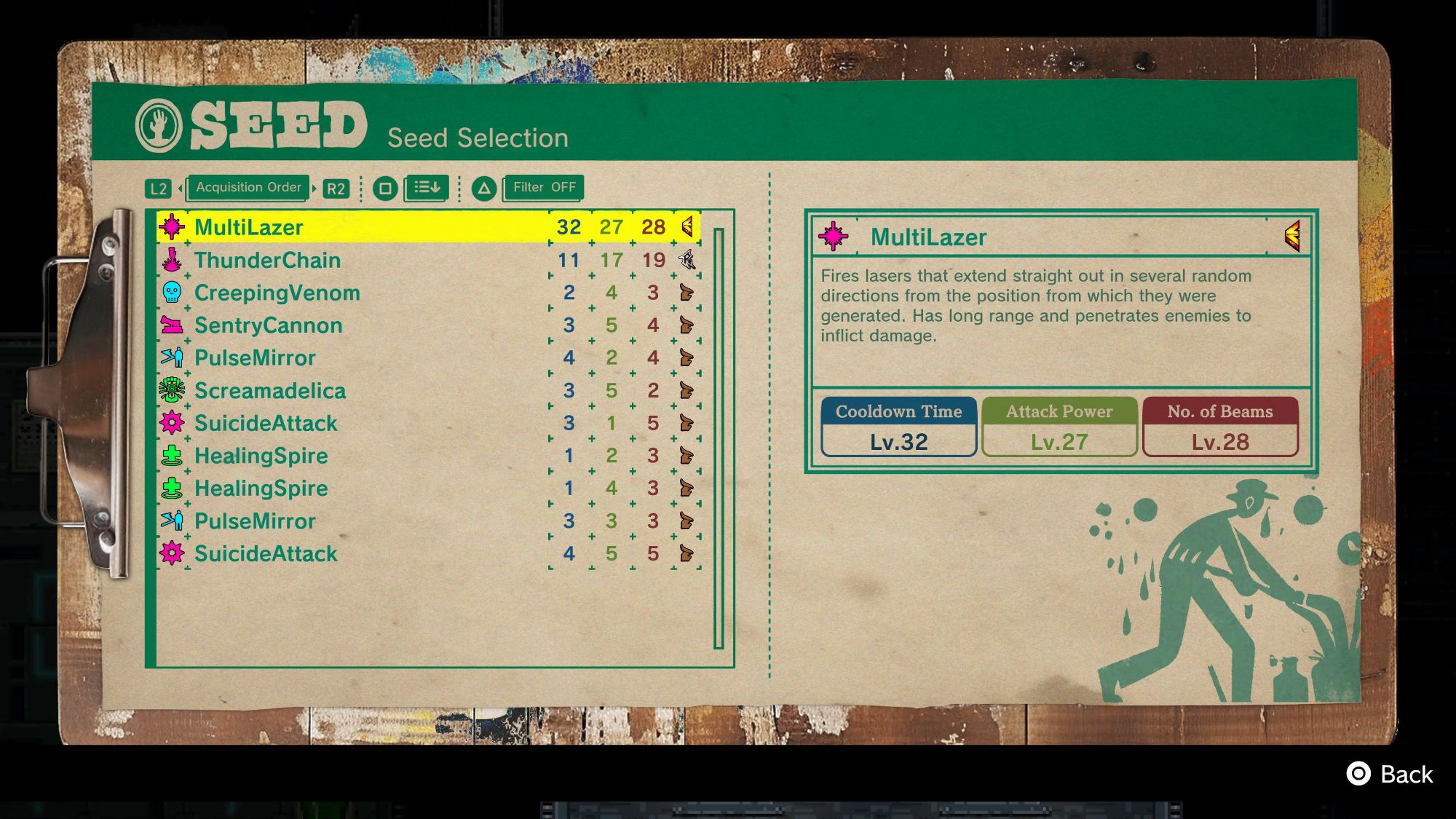
Task: Click the seed list scrollbar
Action: [719, 438]
